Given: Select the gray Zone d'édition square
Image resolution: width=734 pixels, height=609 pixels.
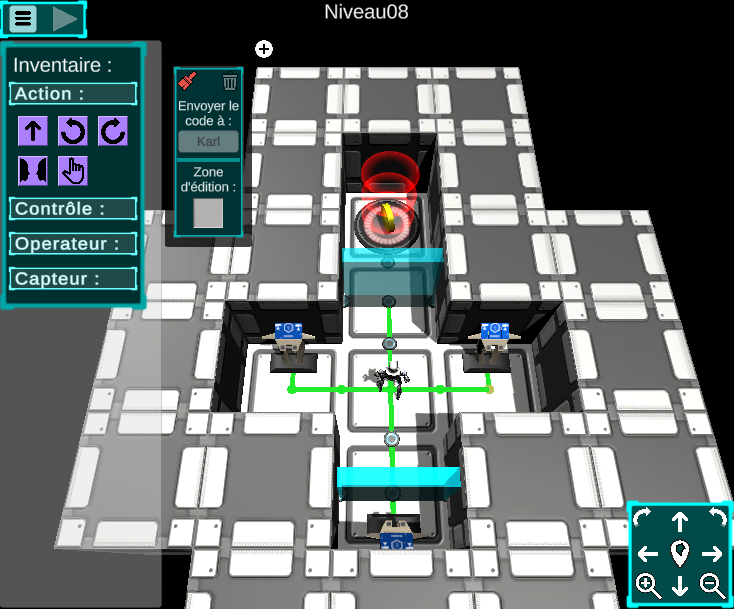Looking at the screenshot, I should click(208, 213).
